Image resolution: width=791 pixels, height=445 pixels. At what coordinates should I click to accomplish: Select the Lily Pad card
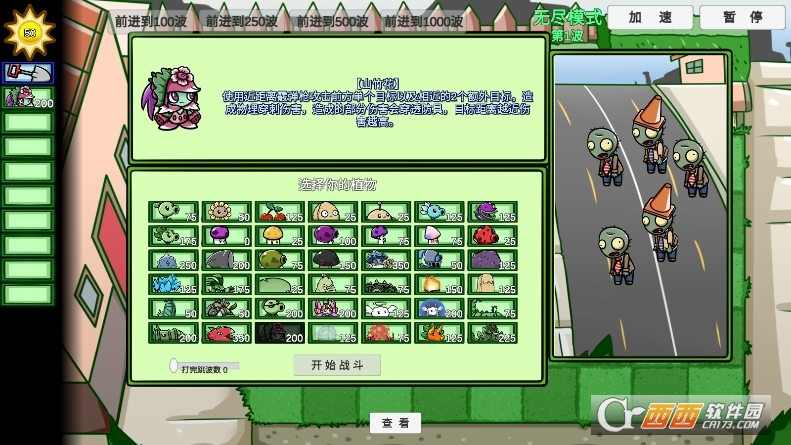pos(280,285)
